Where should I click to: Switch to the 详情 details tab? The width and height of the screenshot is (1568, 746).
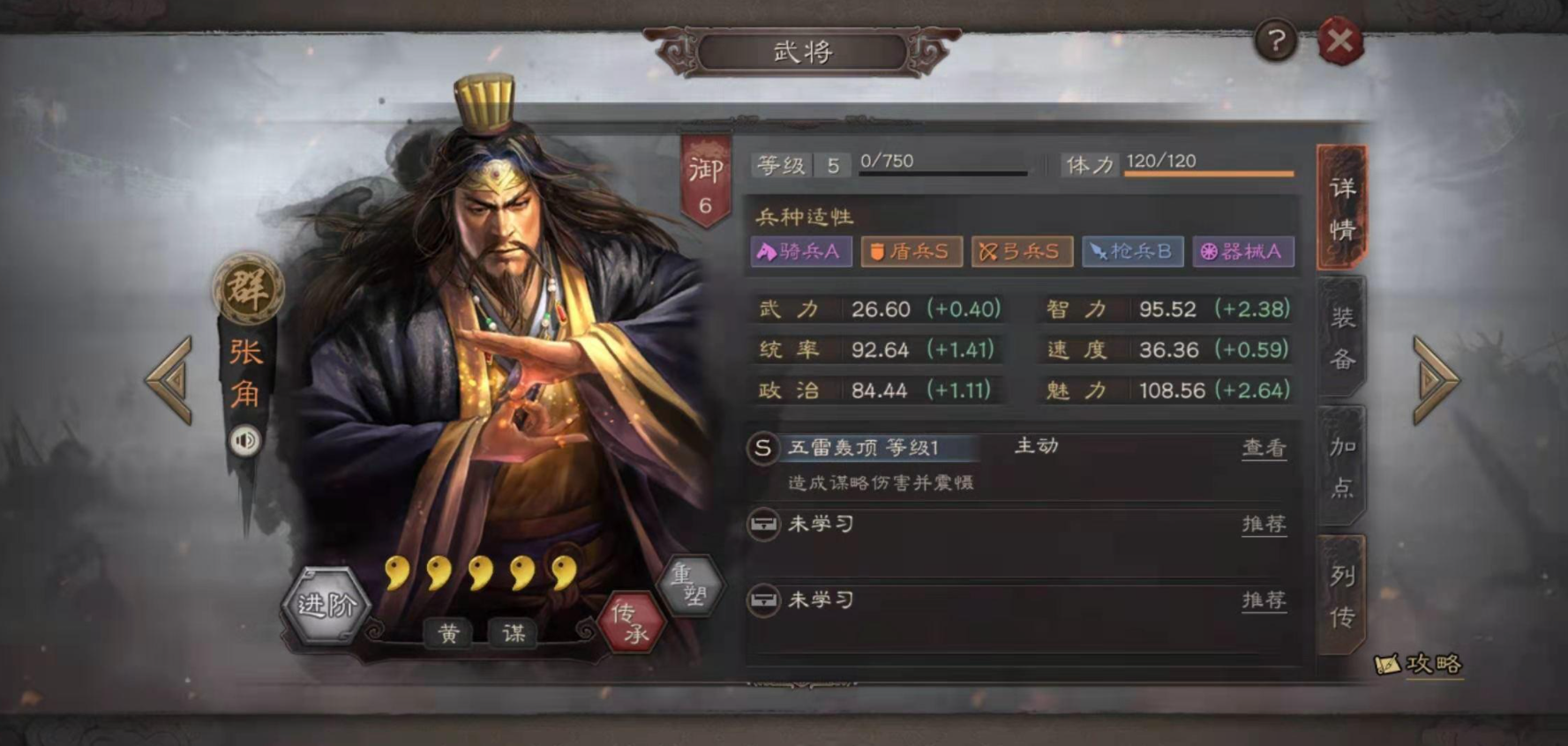[x=1342, y=208]
